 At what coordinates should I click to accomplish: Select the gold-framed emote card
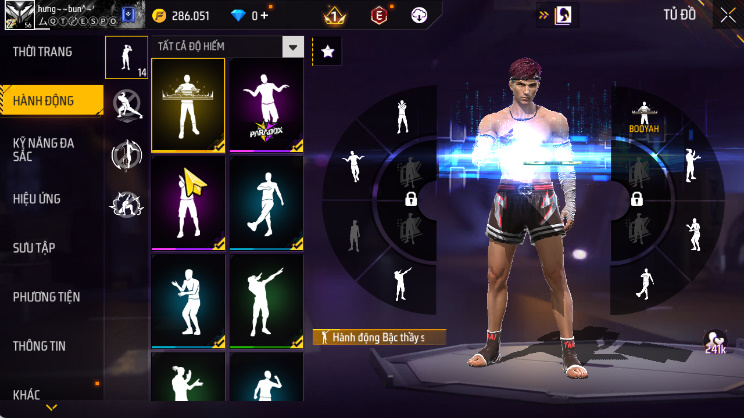(188, 105)
